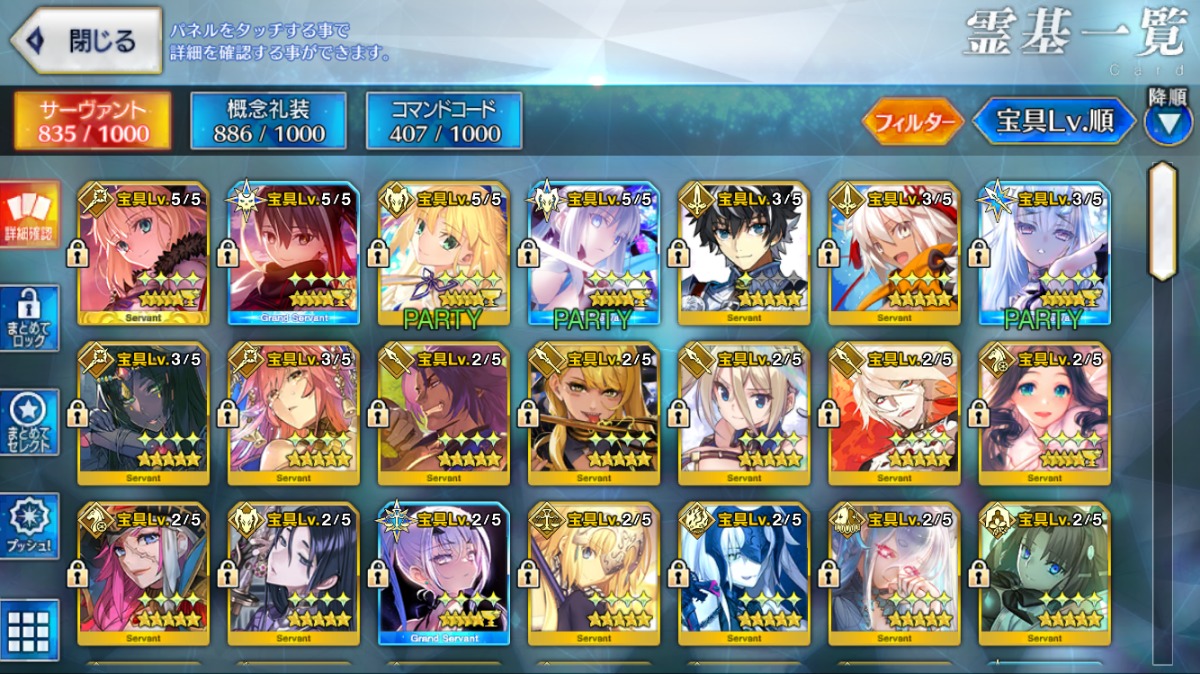This screenshot has width=1200, height=674.
Task: Activate the 詳細確認 detail view button
Action: point(29,216)
